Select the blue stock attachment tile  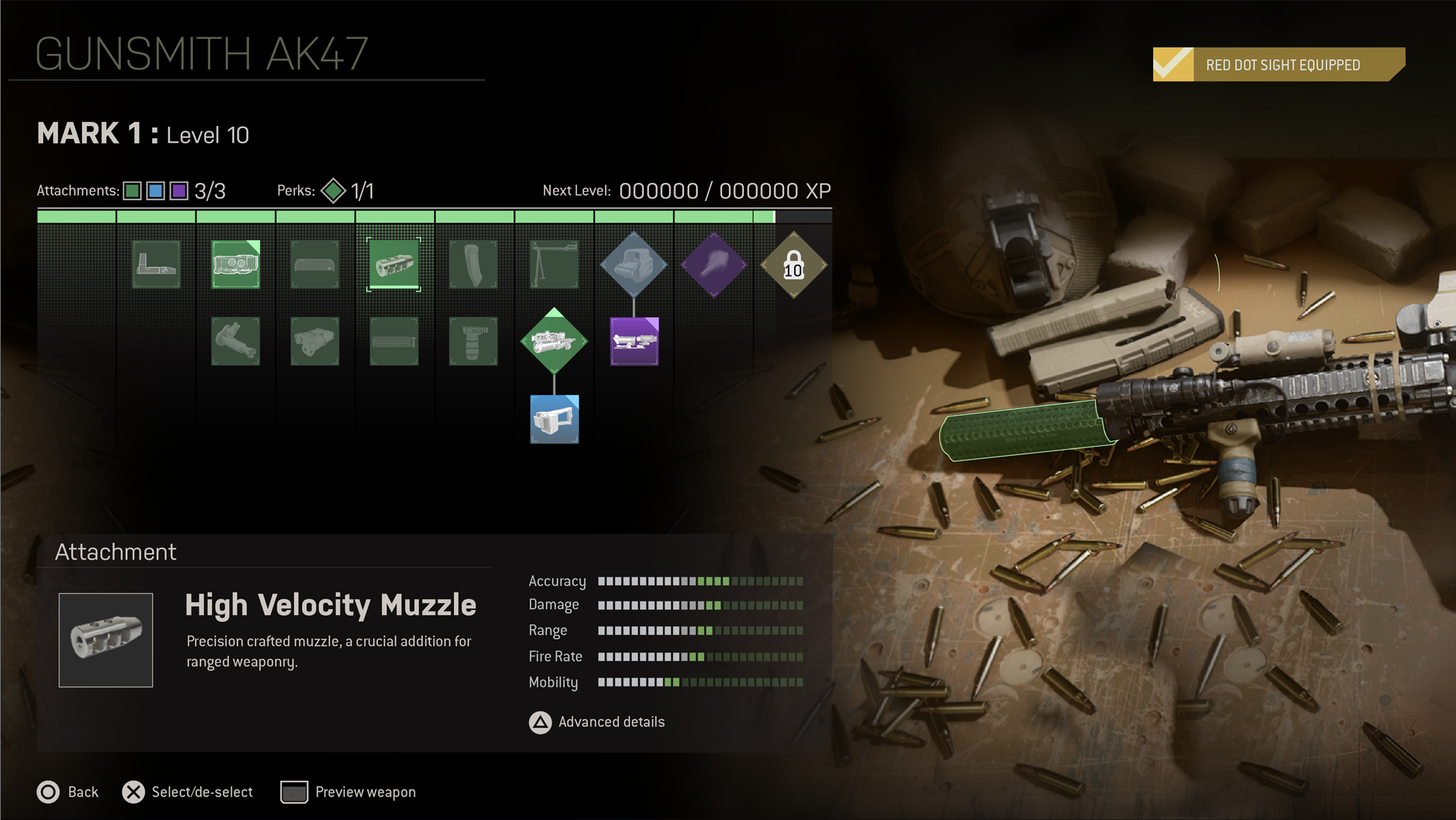click(554, 419)
